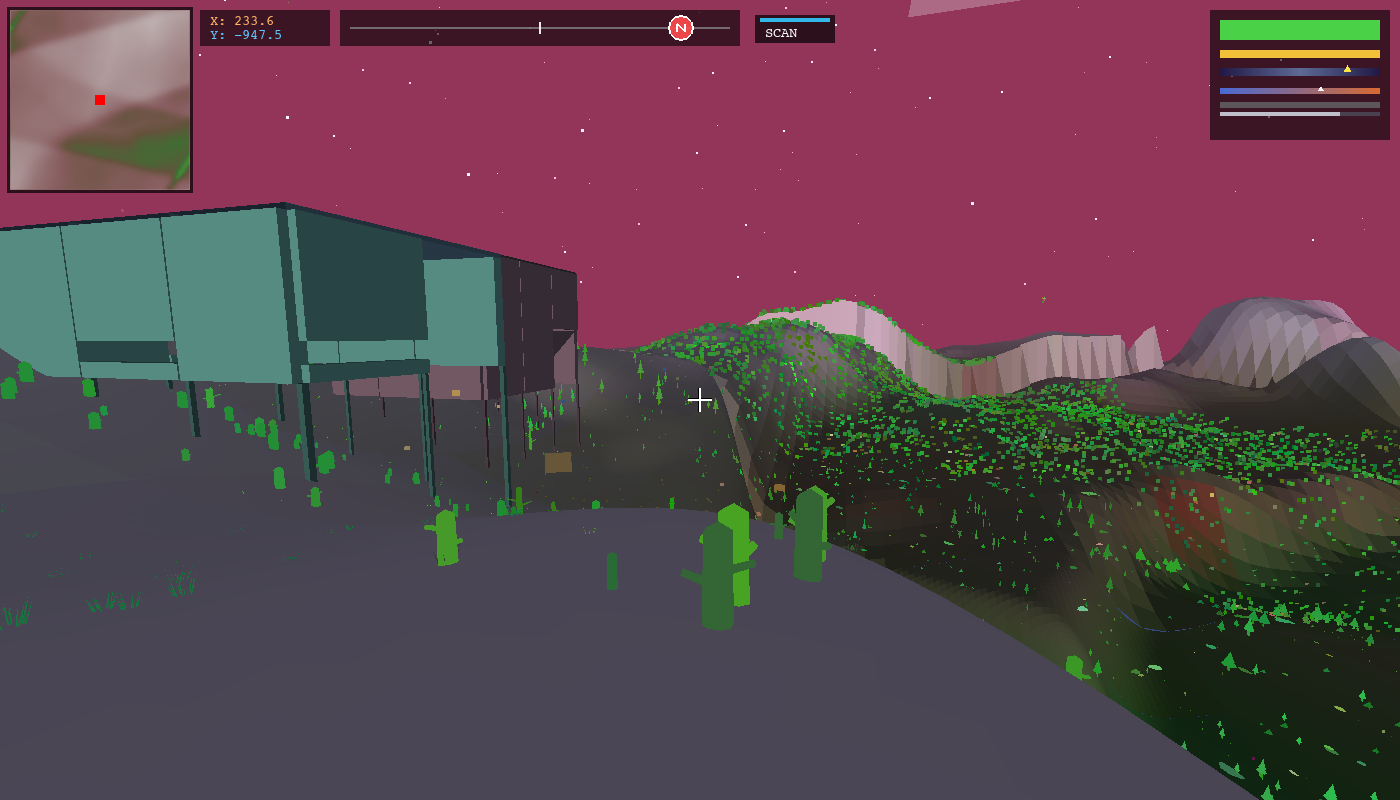Image resolution: width=1400 pixels, height=800 pixels.
Task: Click the Y: -947.5 coordinate value
Action: (246, 33)
